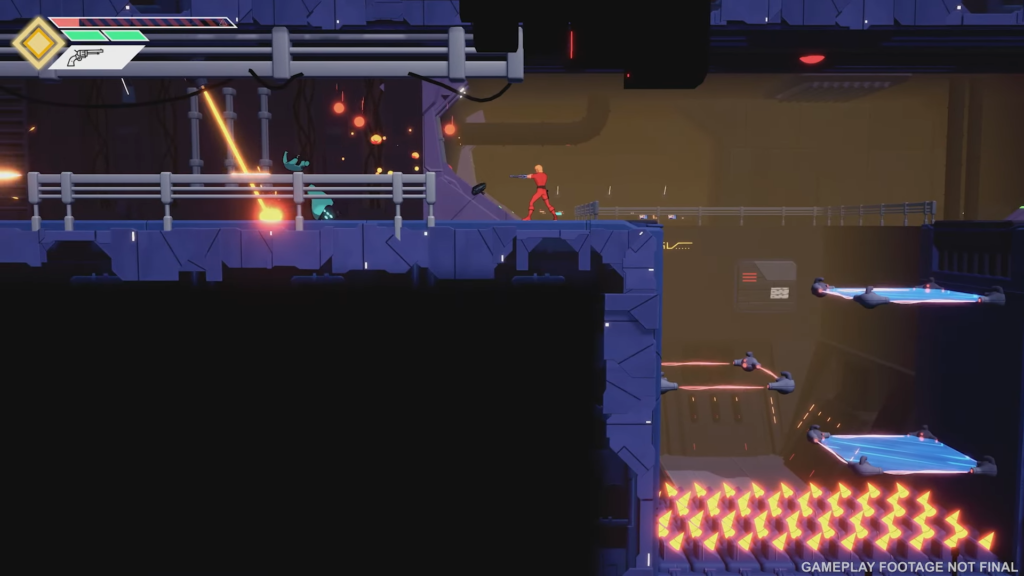Viewport: 1024px width, 576px height.
Task: Select the revolver weapon icon
Action: (x=85, y=57)
